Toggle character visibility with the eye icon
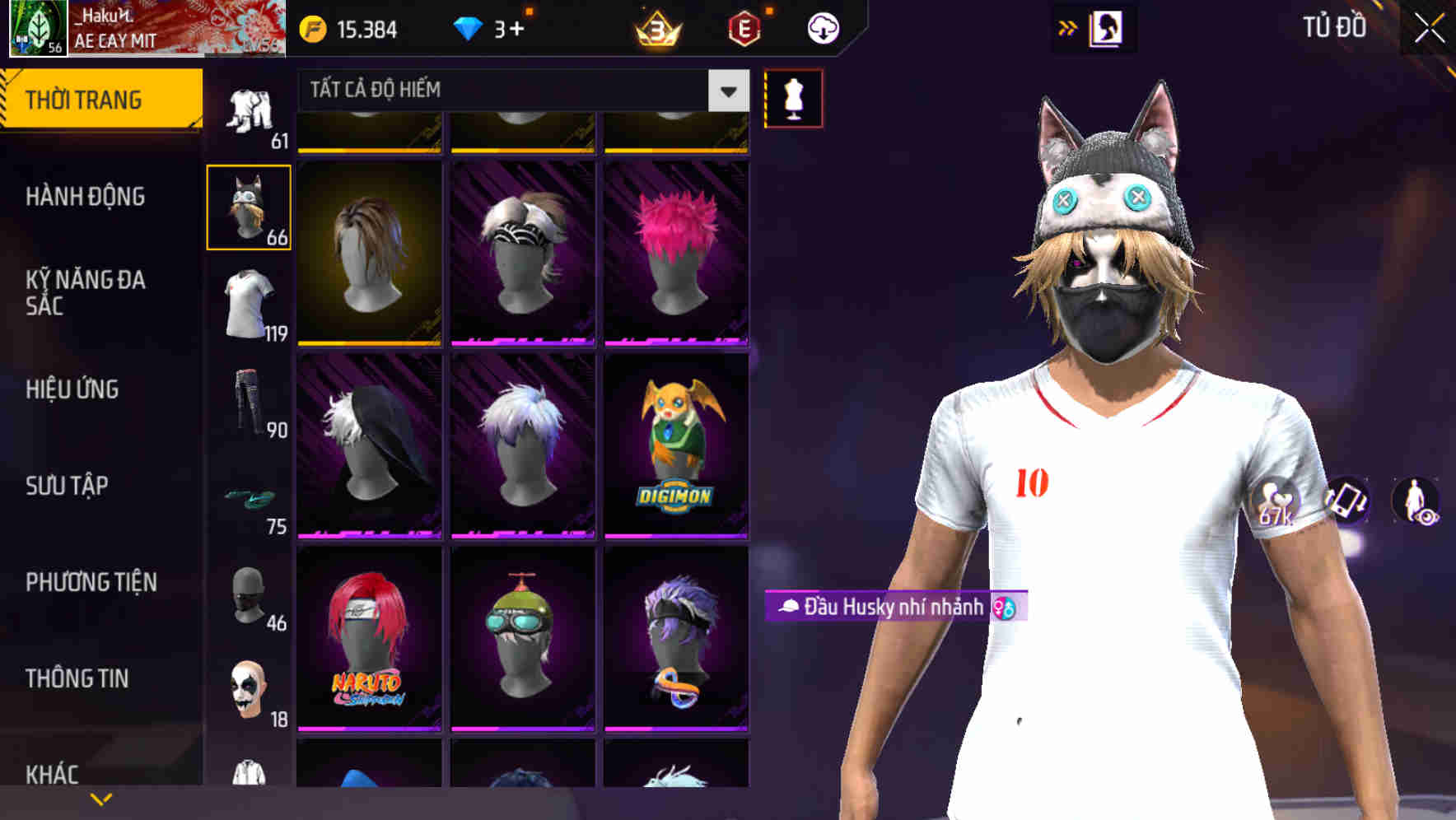This screenshot has height=820, width=1456. (x=1418, y=502)
